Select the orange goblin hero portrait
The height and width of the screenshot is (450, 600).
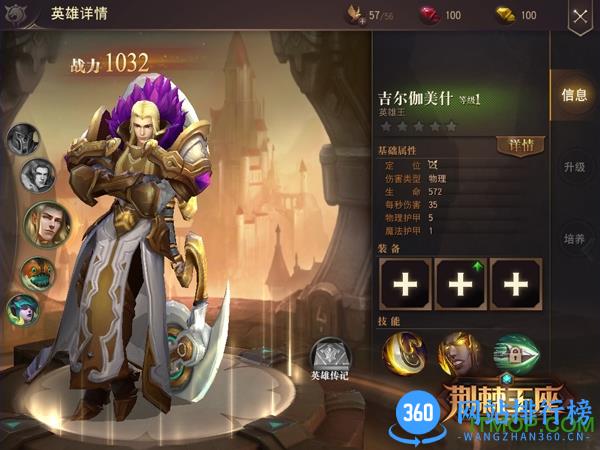(38, 273)
